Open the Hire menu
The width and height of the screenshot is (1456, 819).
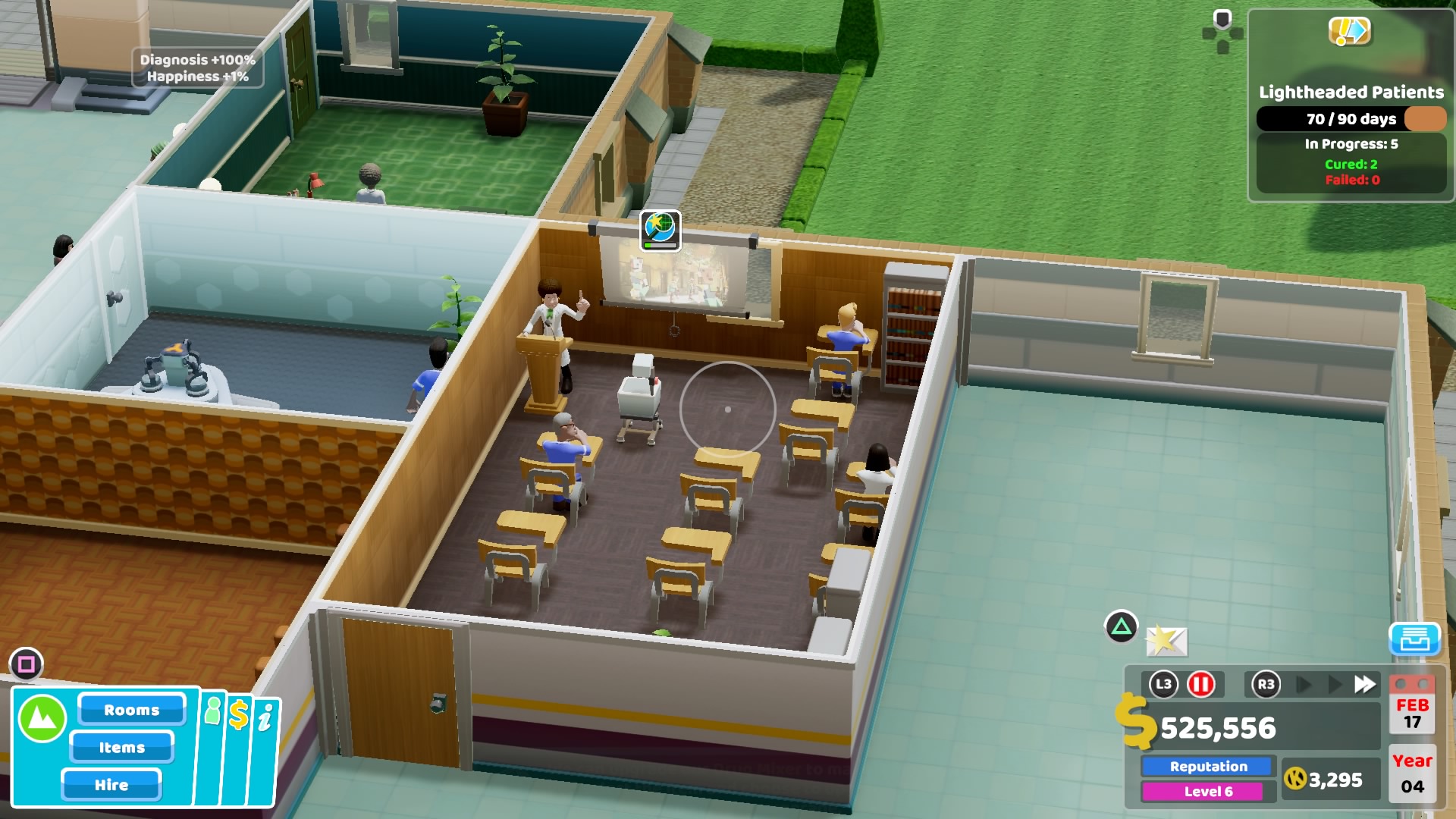pyautogui.click(x=111, y=785)
